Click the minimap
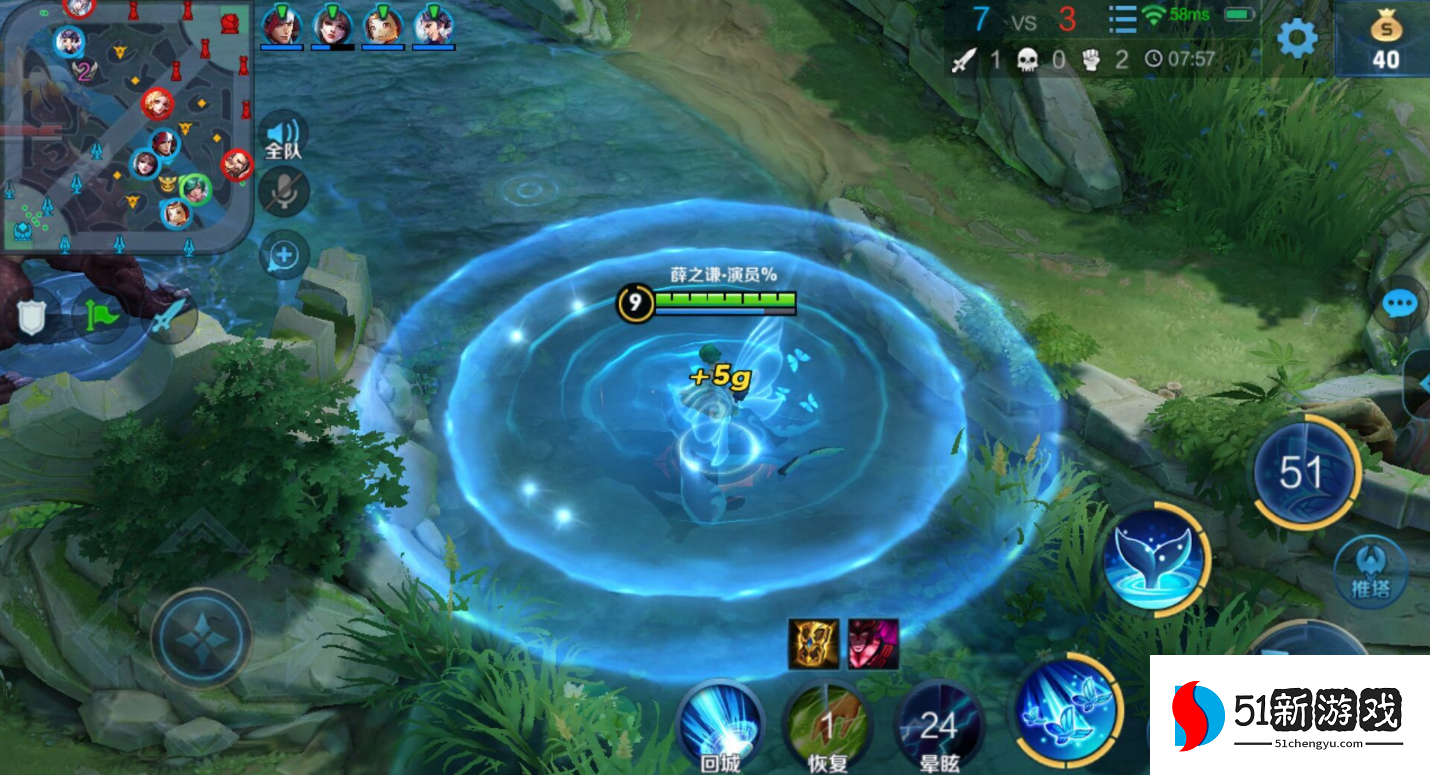This screenshot has height=775, width=1430. (x=126, y=125)
